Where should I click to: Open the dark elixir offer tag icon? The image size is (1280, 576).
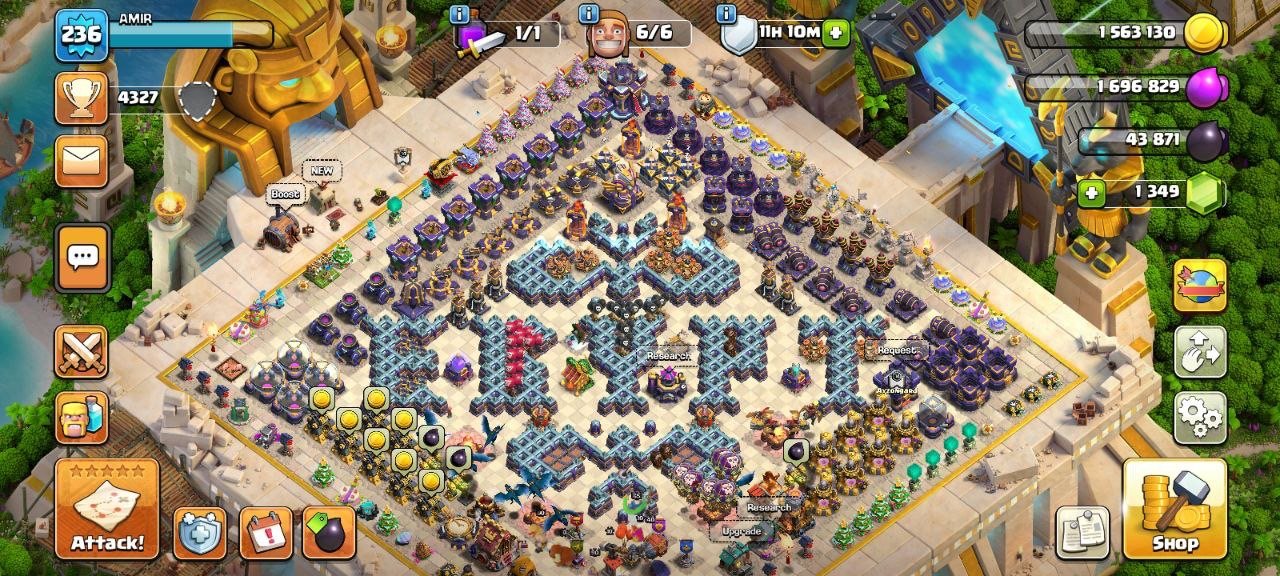coord(329,533)
